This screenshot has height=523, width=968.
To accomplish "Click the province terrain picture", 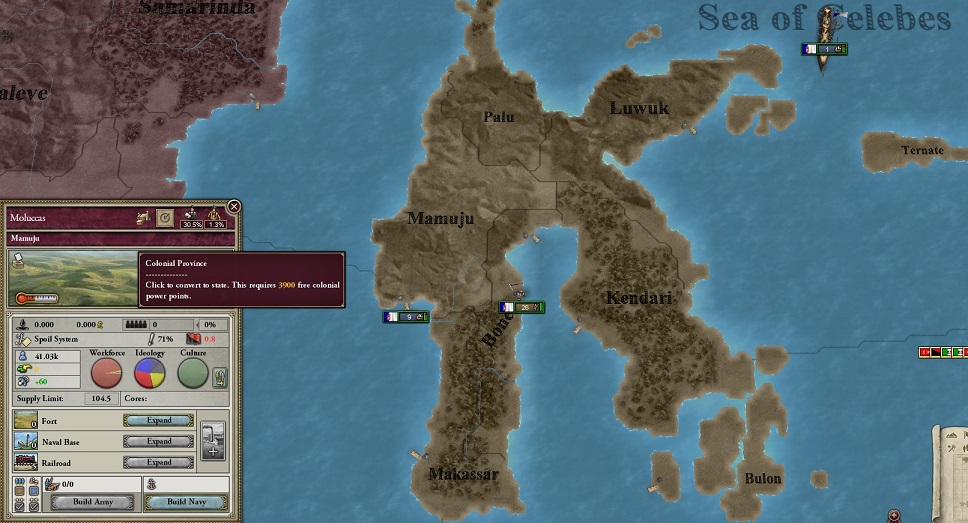I will [70, 278].
